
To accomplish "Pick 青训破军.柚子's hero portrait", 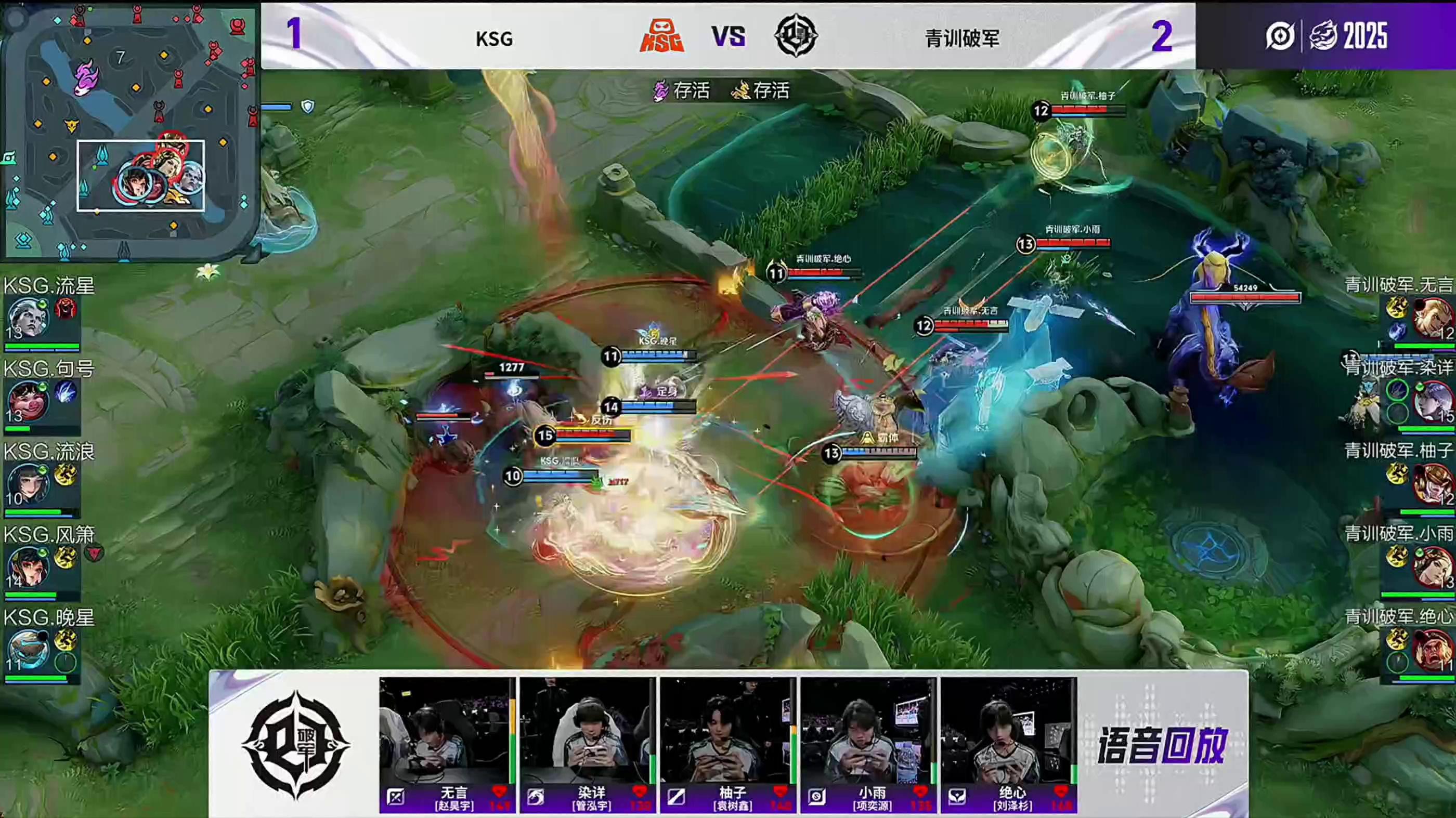I will coord(1432,483).
